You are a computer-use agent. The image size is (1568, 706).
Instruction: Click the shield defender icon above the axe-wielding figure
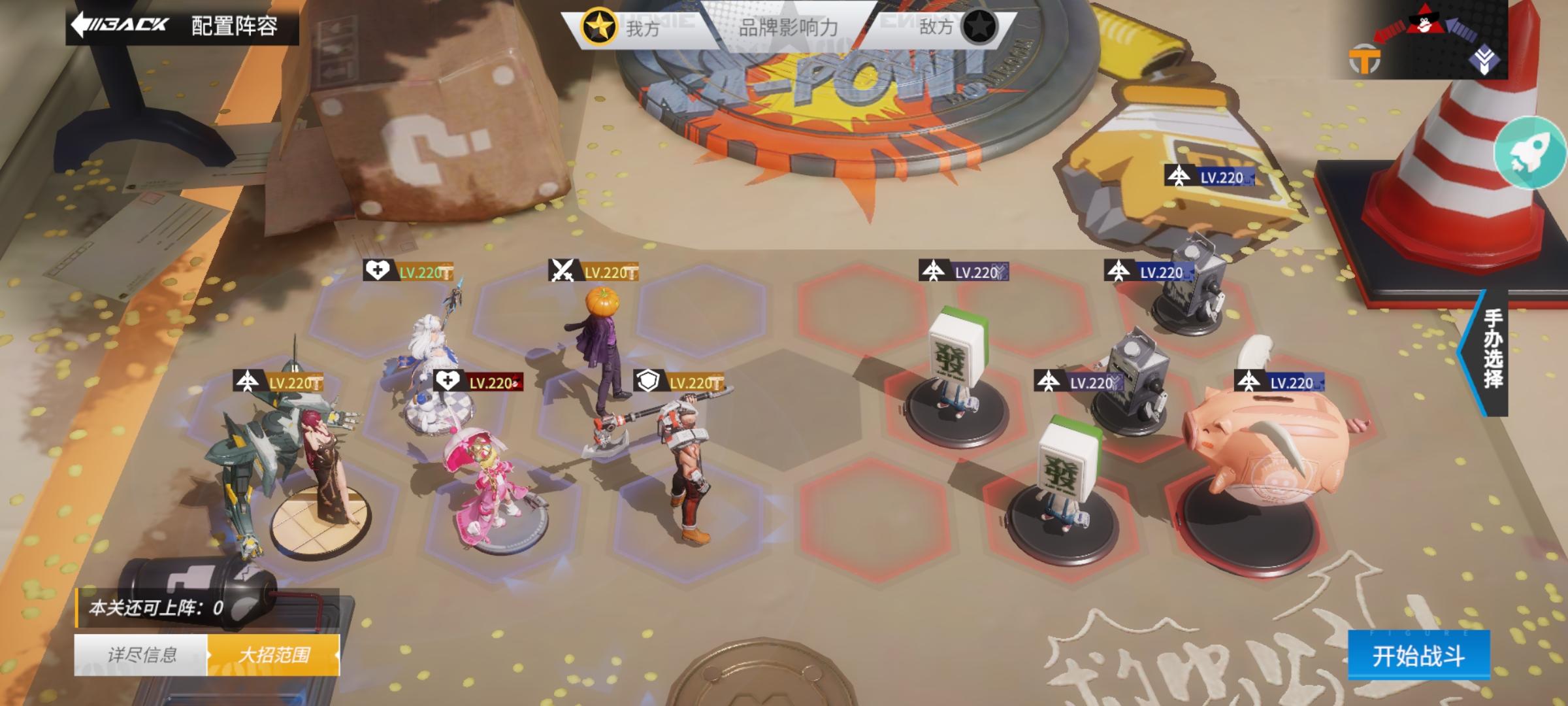647,379
